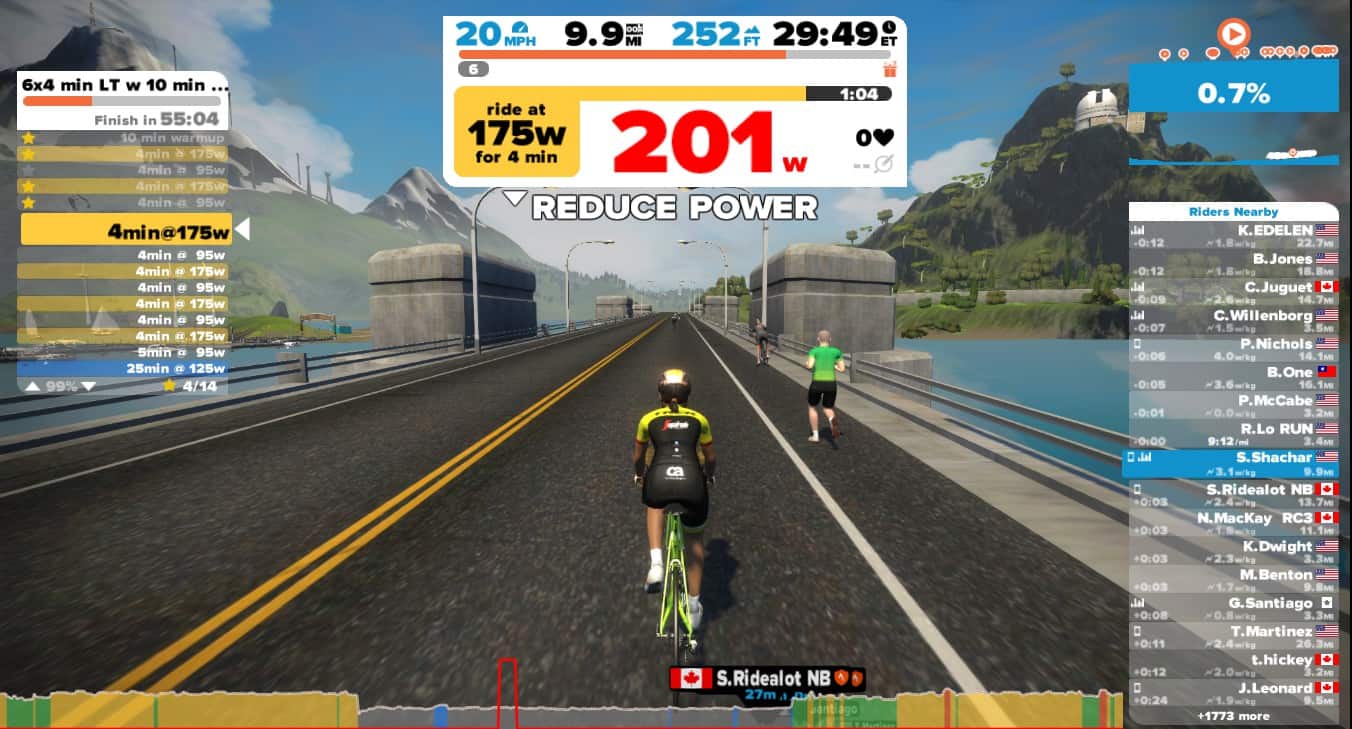
Task: Select K.EDELEN in Riders Nearby
Action: [1233, 235]
